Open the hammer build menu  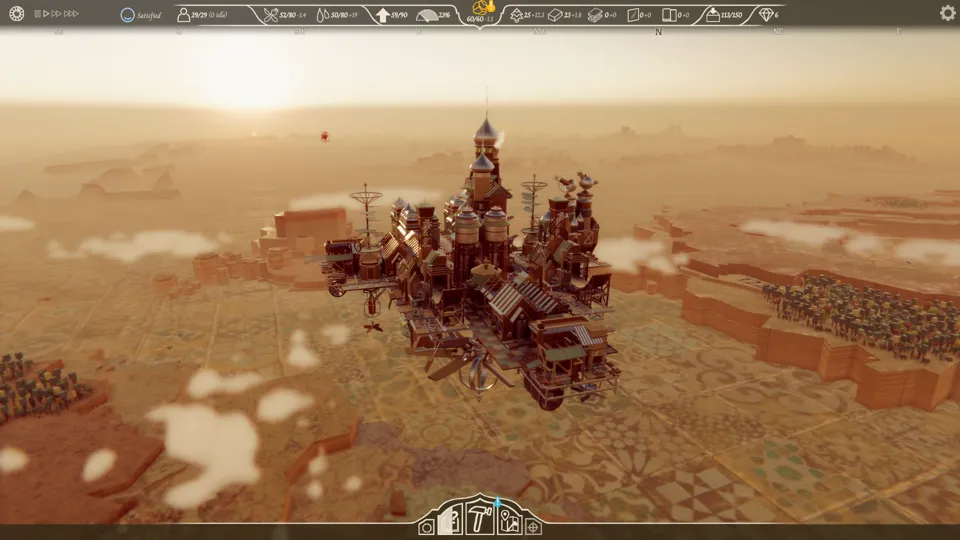pyautogui.click(x=480, y=519)
